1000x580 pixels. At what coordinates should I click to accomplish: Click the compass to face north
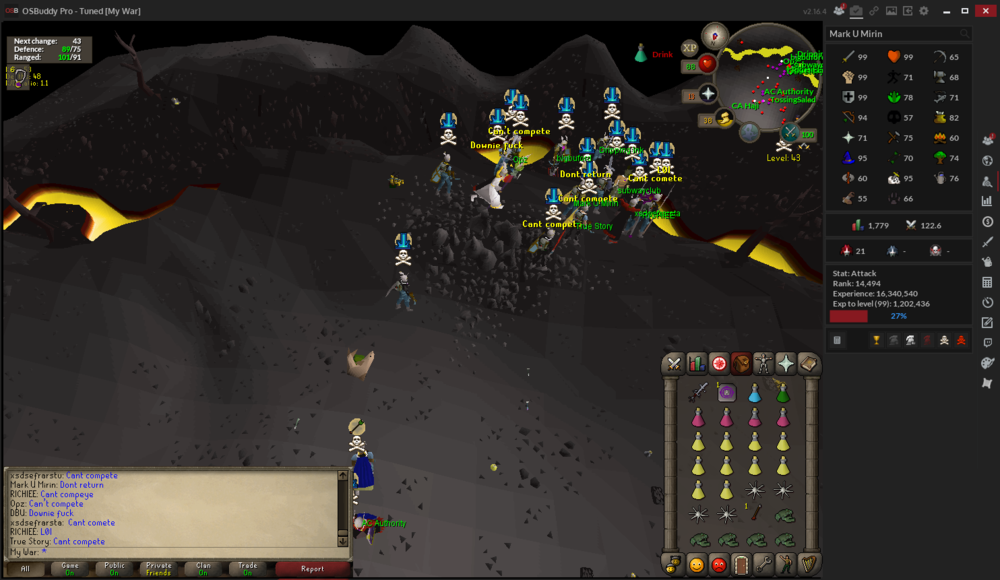[x=716, y=36]
